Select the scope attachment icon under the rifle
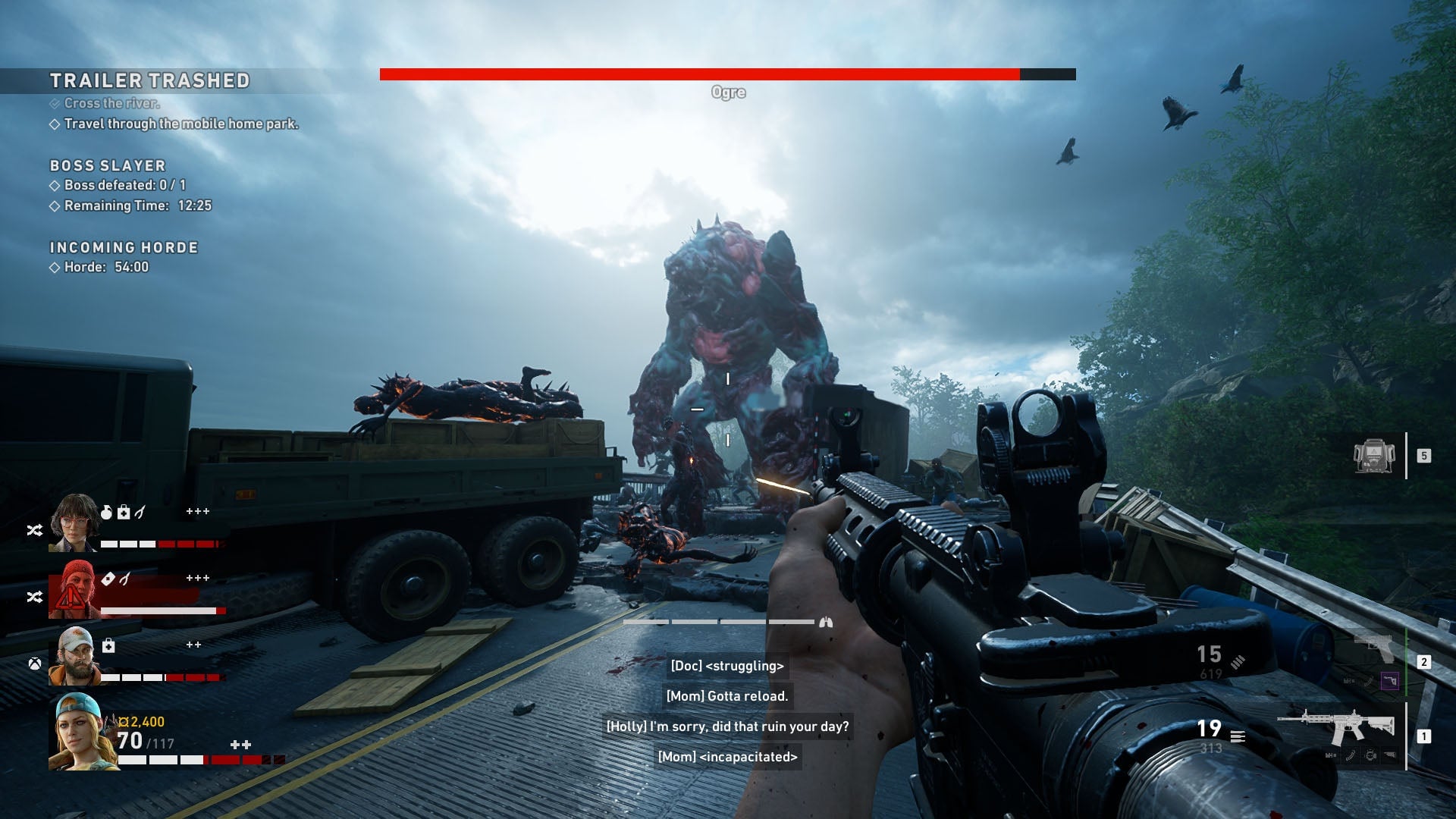This screenshot has width=1456, height=819. click(1370, 756)
